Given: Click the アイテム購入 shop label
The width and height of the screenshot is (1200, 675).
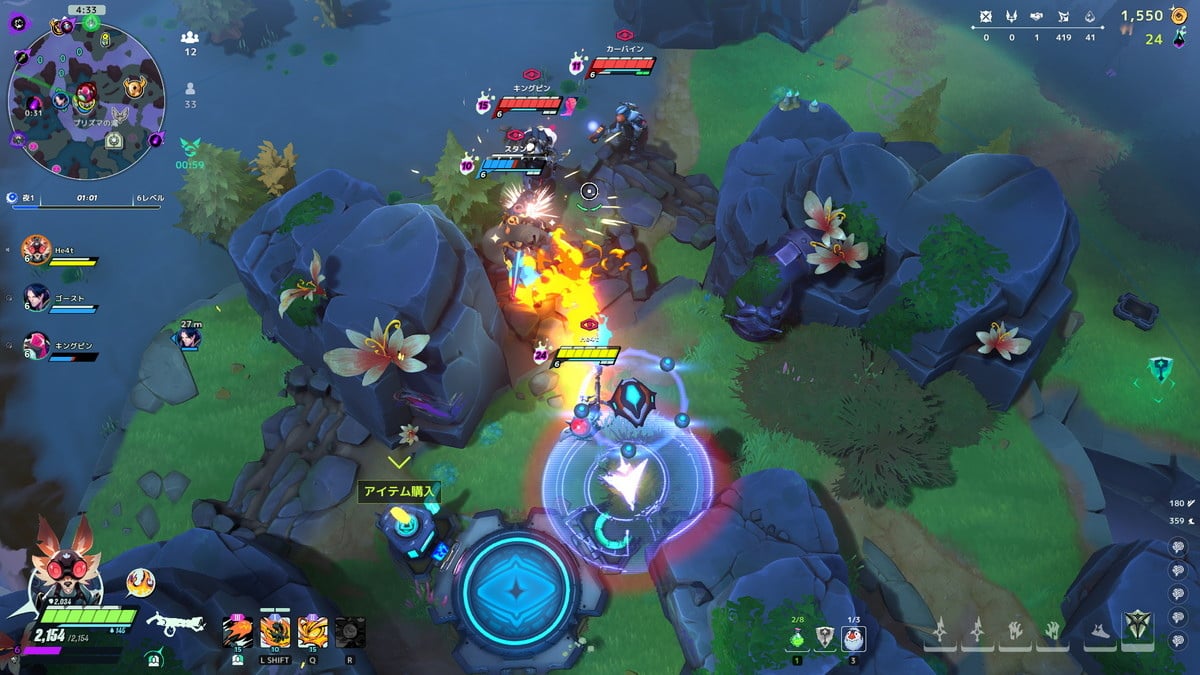Looking at the screenshot, I should click(399, 492).
